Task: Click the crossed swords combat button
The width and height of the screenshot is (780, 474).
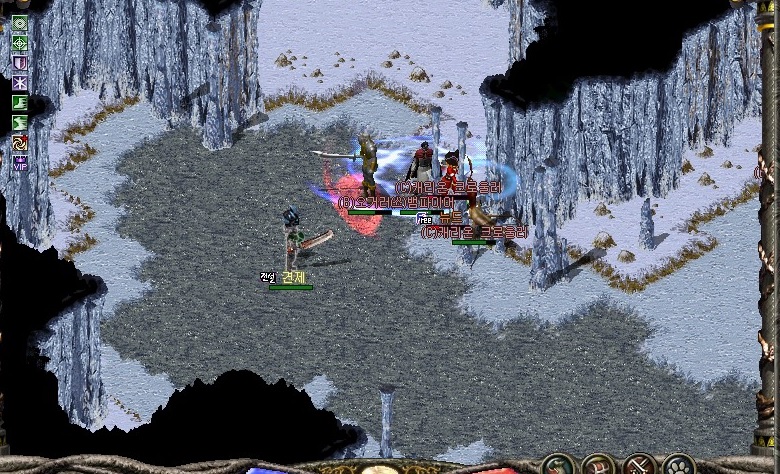Action: (638, 465)
